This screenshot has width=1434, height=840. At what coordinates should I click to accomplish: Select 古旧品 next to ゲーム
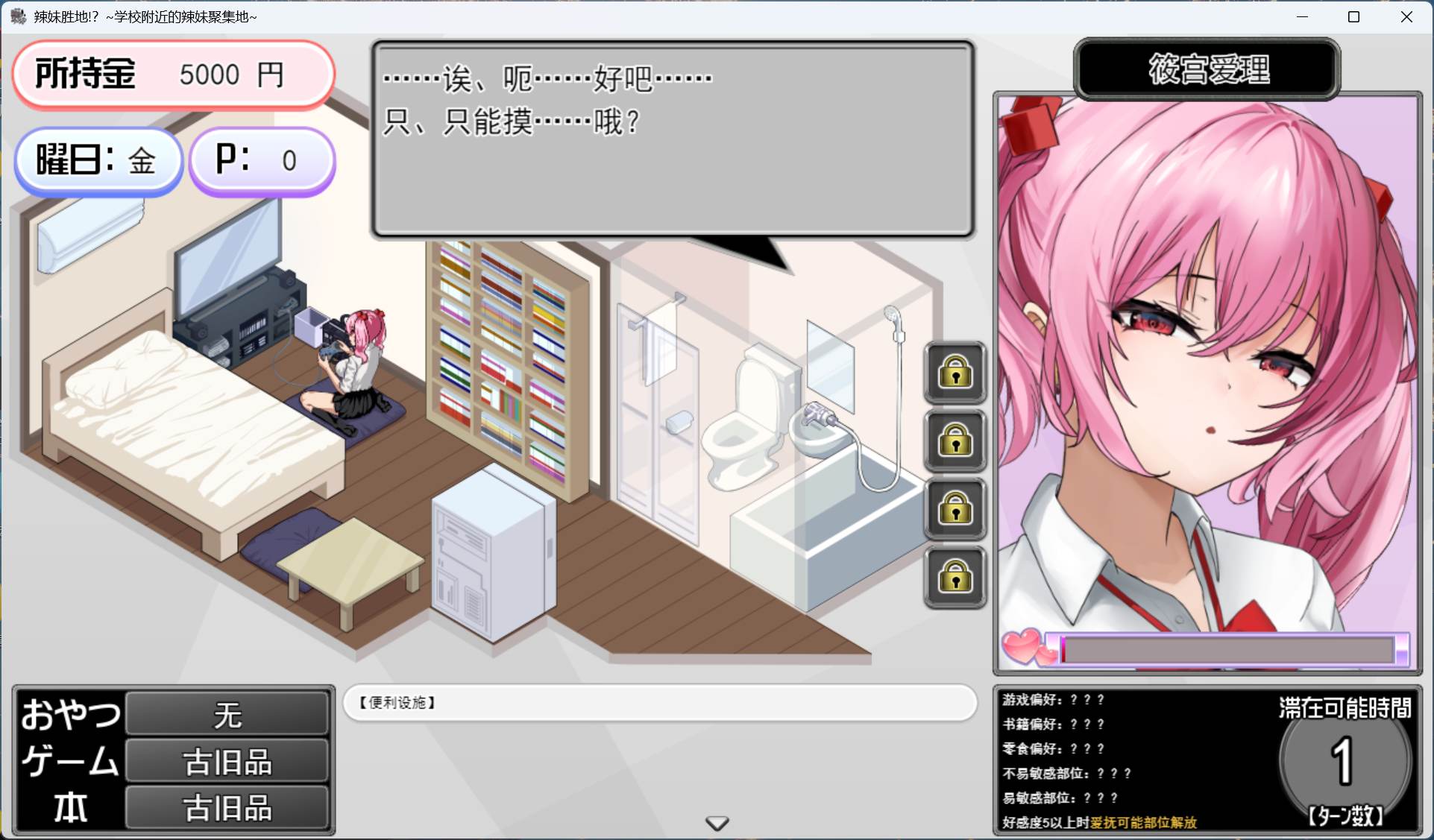click(x=226, y=760)
